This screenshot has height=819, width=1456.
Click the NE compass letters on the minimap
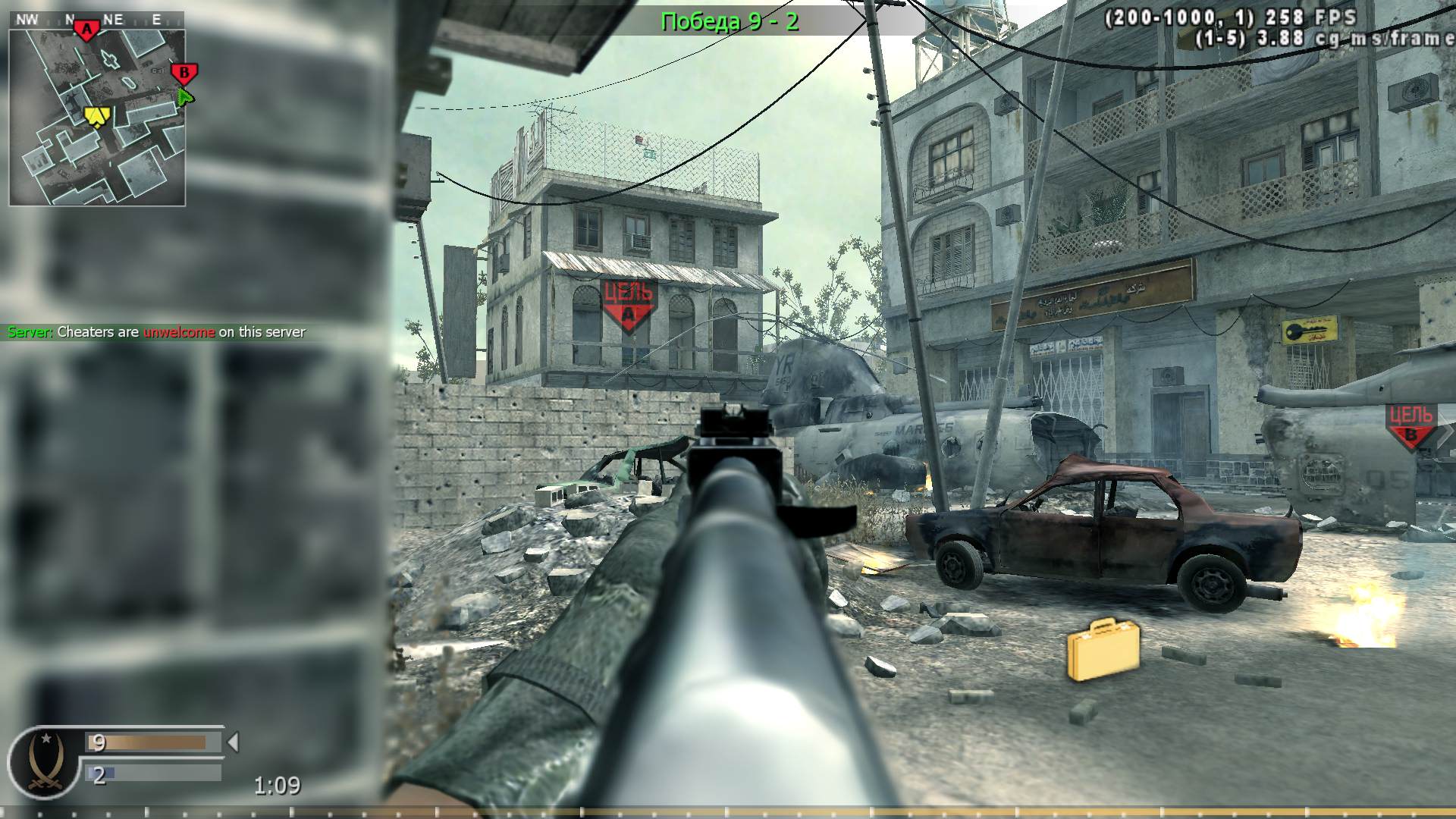tap(115, 19)
